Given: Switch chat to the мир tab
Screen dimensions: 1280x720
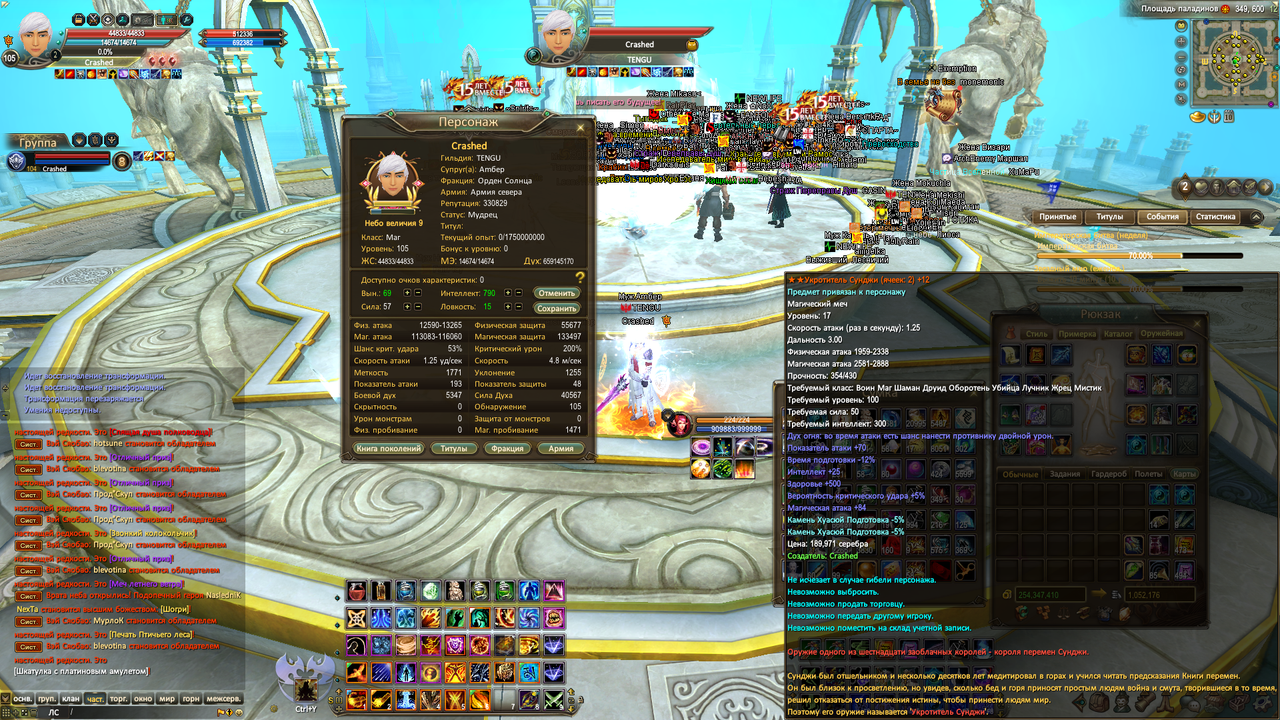Looking at the screenshot, I should (x=166, y=699).
